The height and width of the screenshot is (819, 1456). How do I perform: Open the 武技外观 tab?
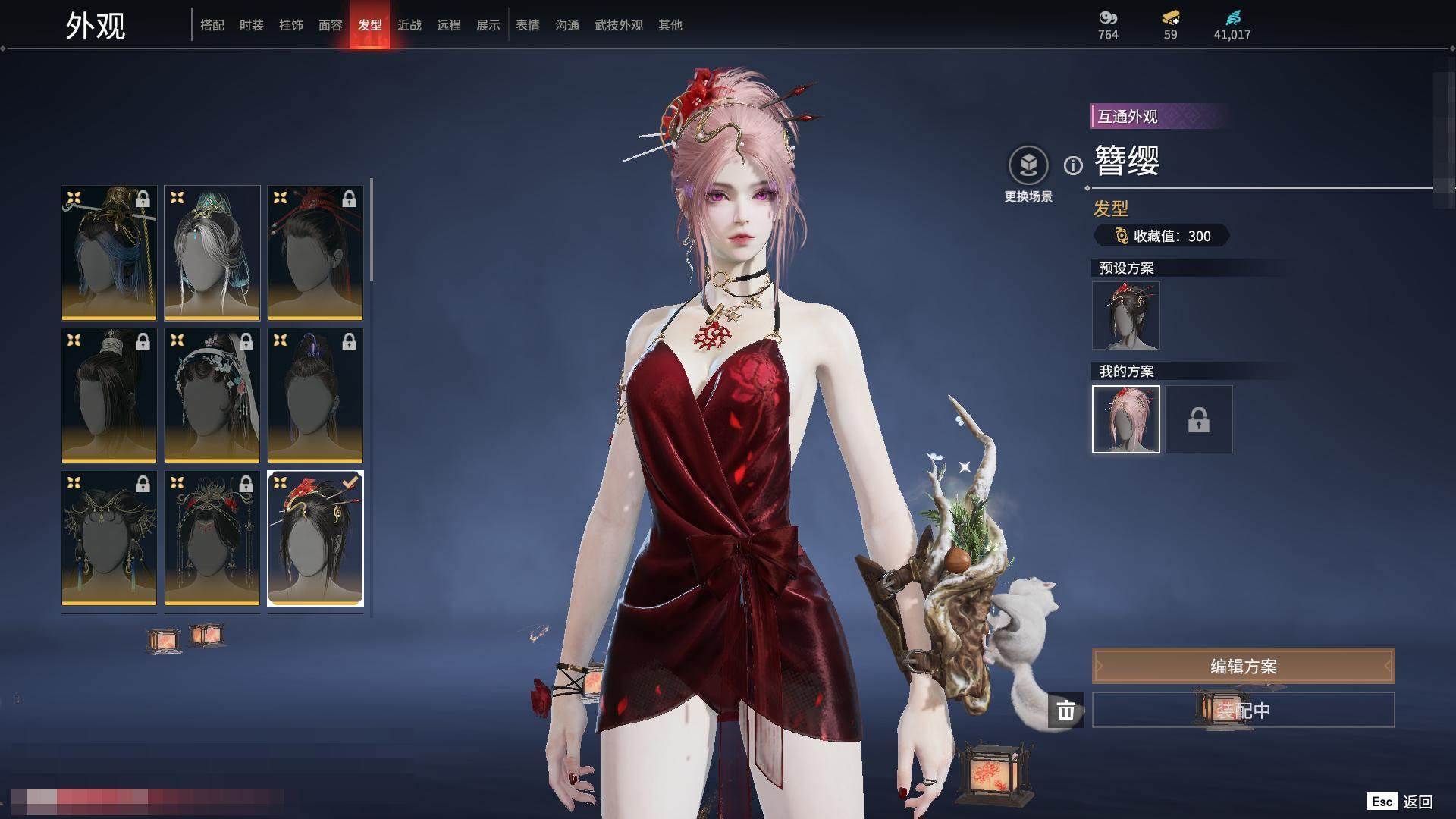pos(619,25)
